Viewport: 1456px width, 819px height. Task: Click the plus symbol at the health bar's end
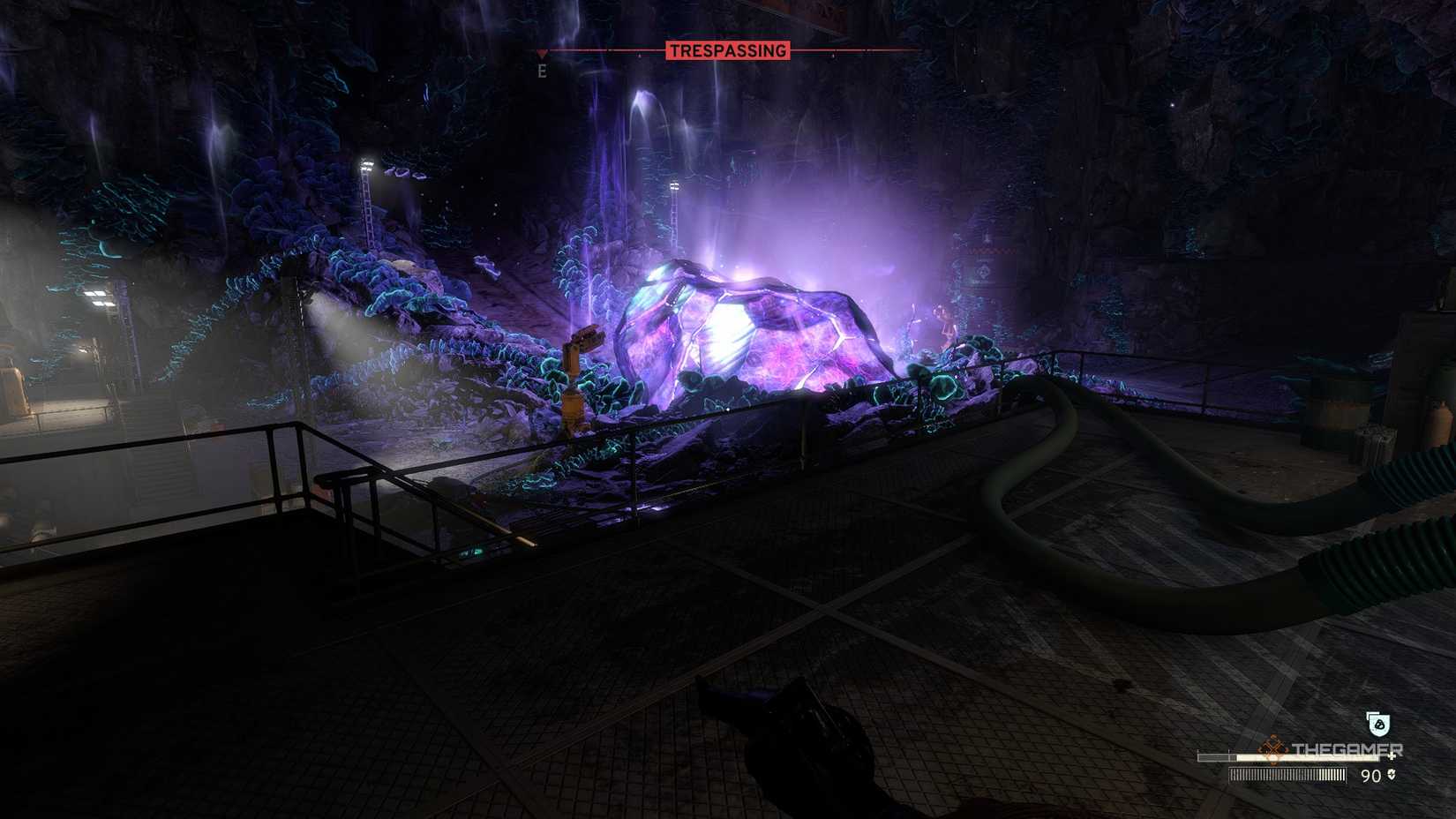[x=1392, y=757]
